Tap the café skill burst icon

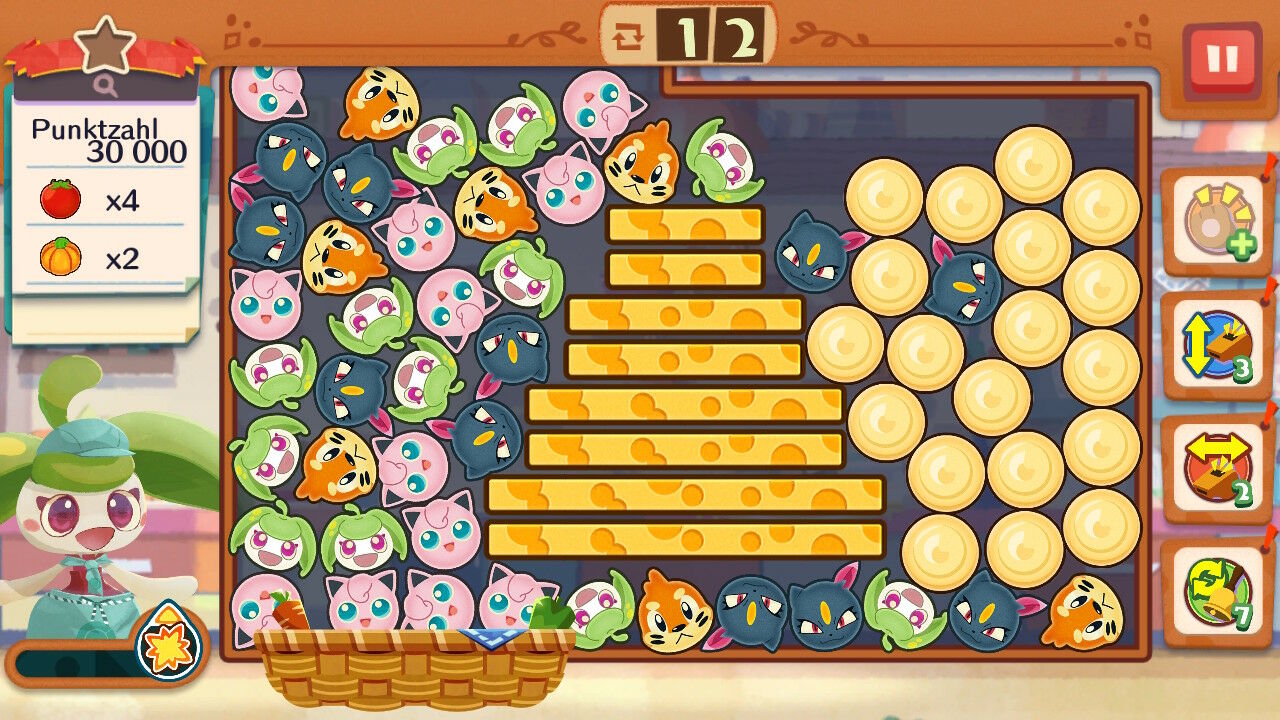pyautogui.click(x=168, y=640)
